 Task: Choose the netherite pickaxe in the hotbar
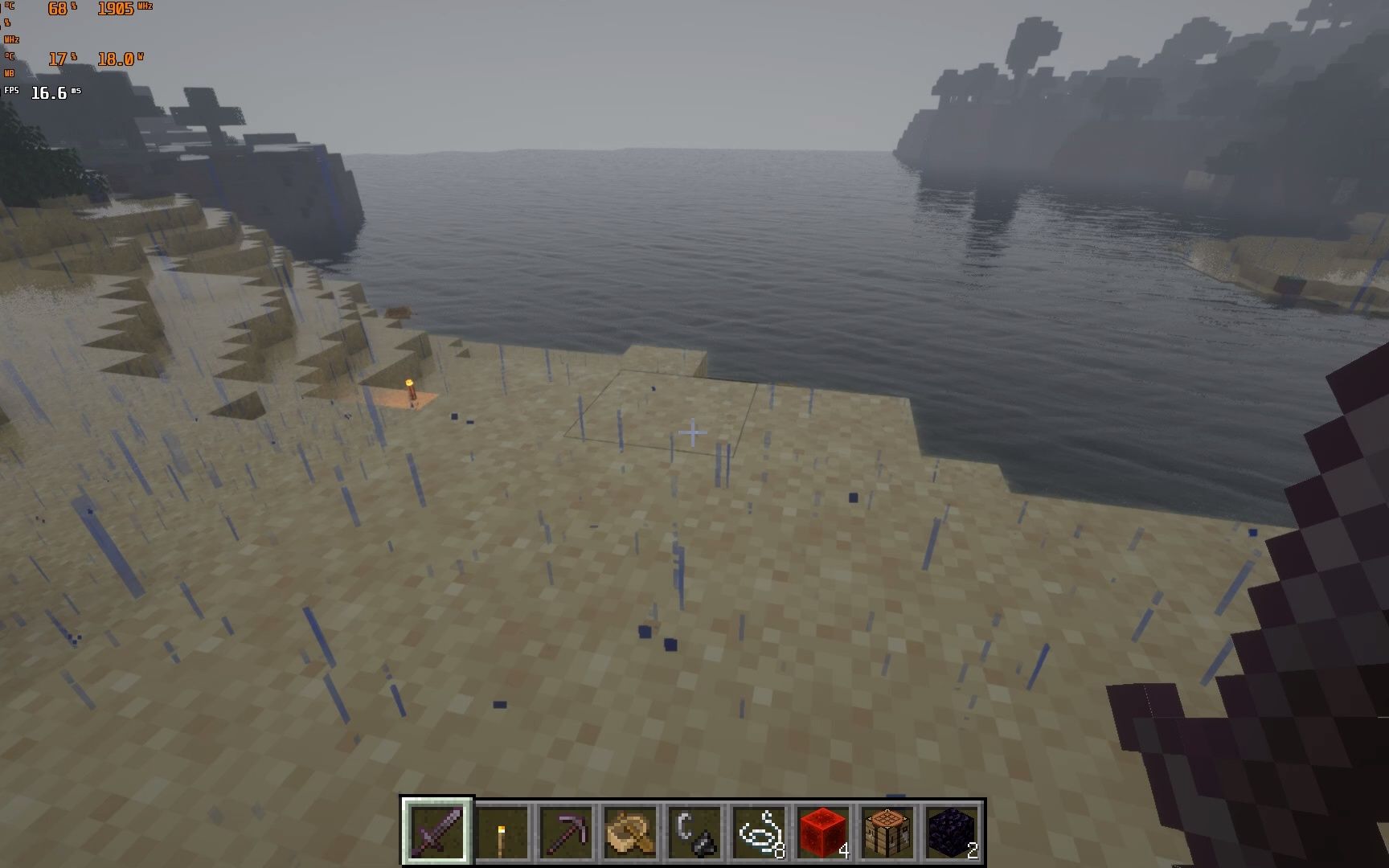pos(566,832)
